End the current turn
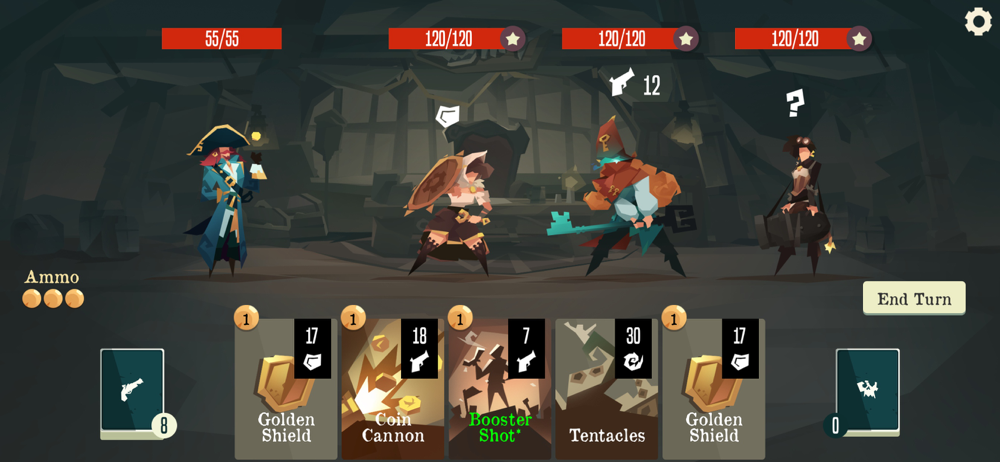 point(914,298)
